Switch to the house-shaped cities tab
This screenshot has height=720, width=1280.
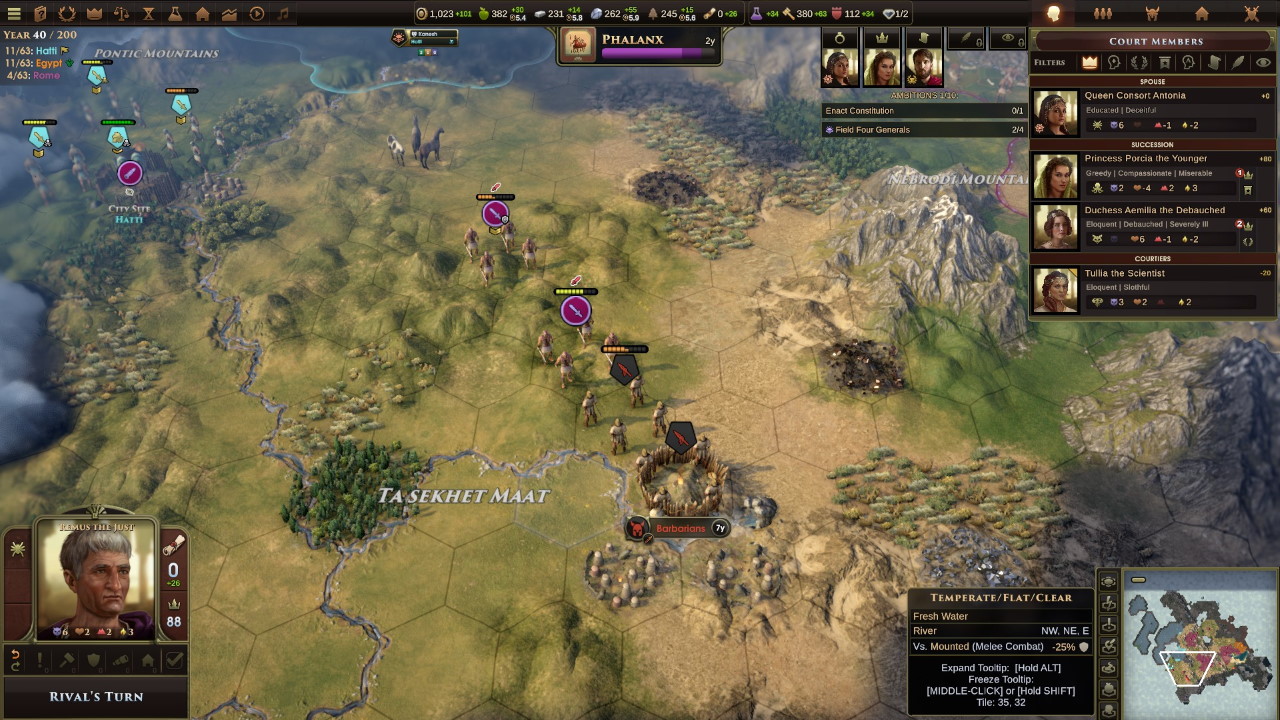point(1202,14)
